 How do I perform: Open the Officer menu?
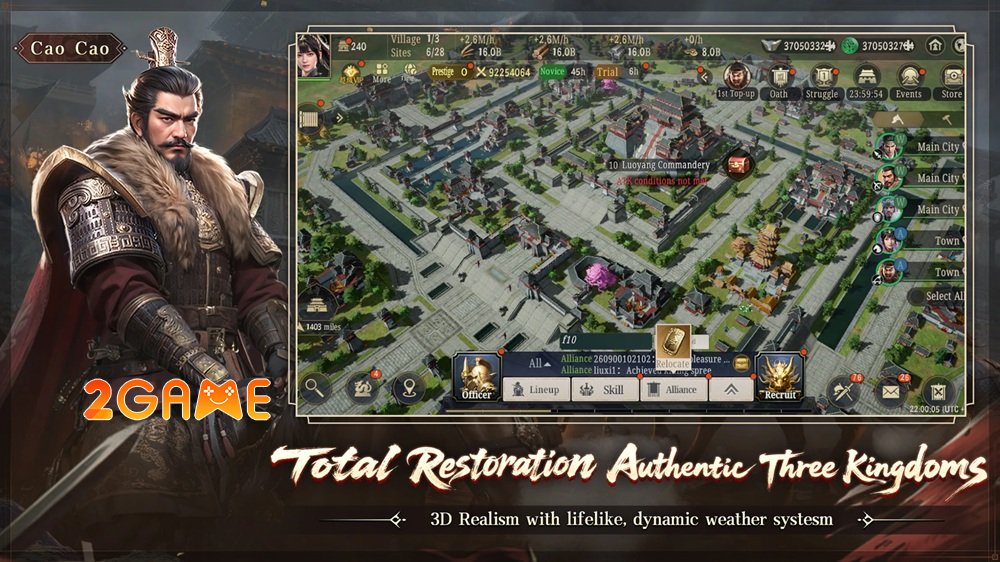pos(477,377)
